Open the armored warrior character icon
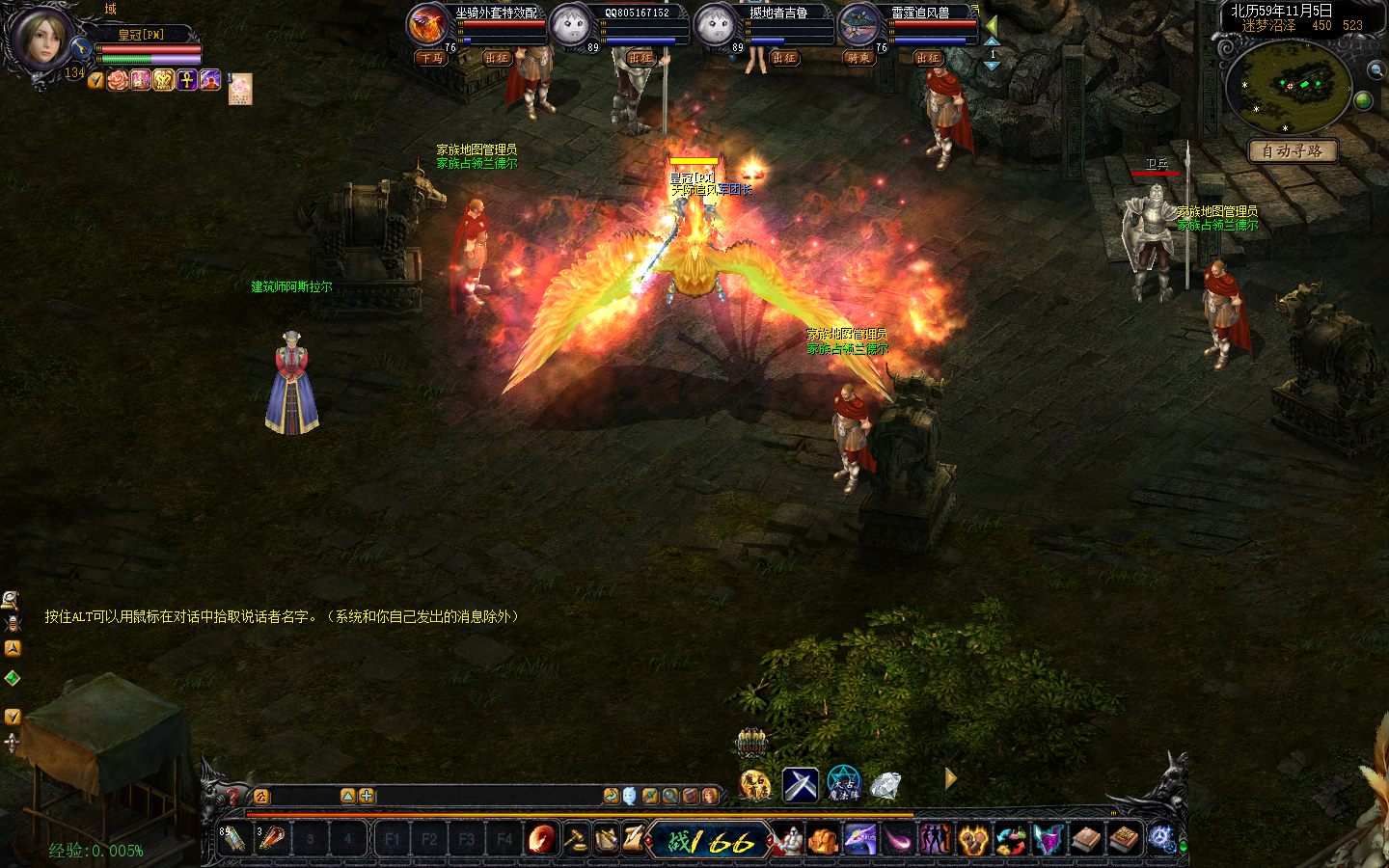Screen dimensions: 1389x868 [x=787, y=840]
